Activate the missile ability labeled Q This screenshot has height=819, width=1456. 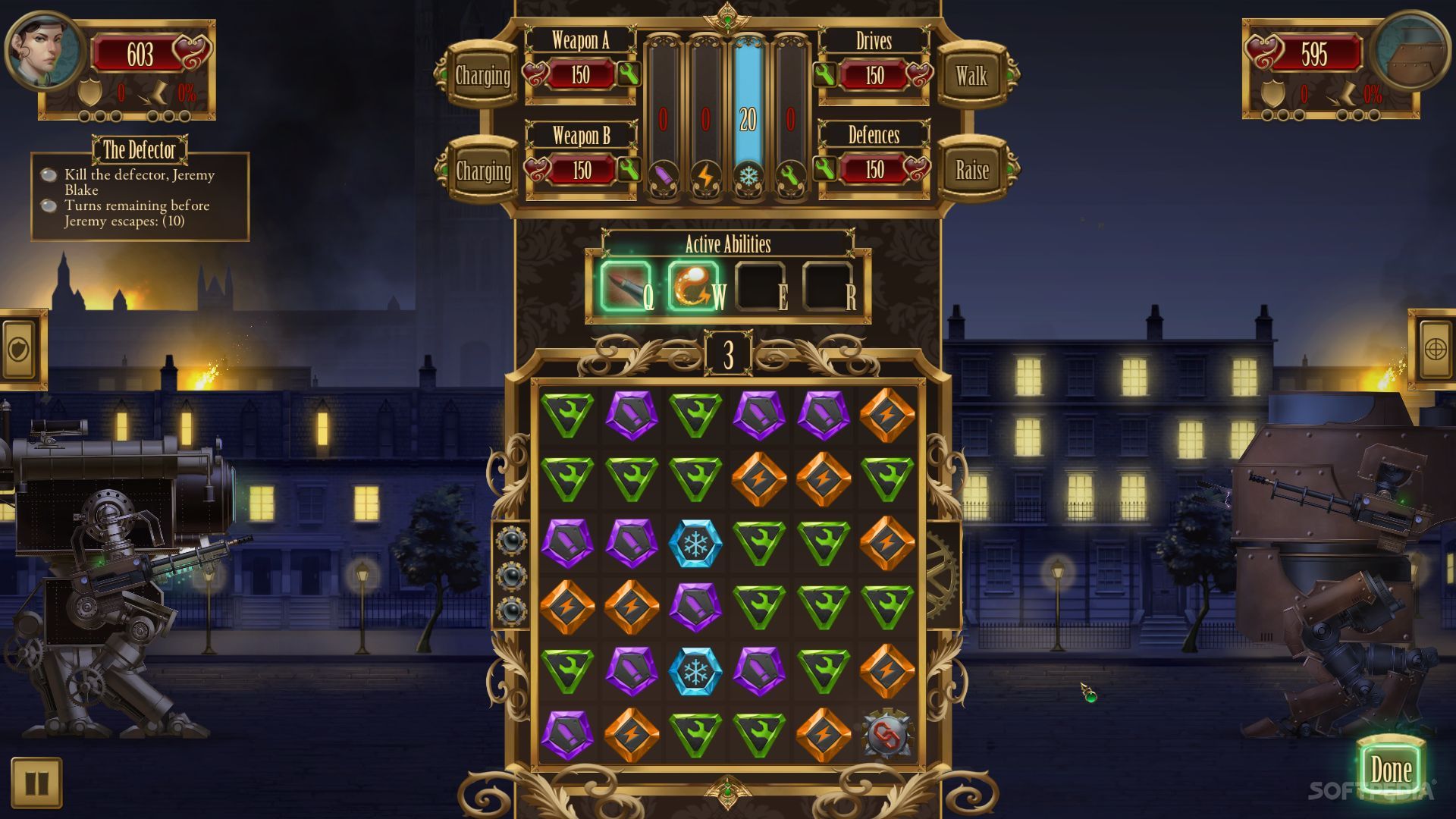pyautogui.click(x=626, y=287)
